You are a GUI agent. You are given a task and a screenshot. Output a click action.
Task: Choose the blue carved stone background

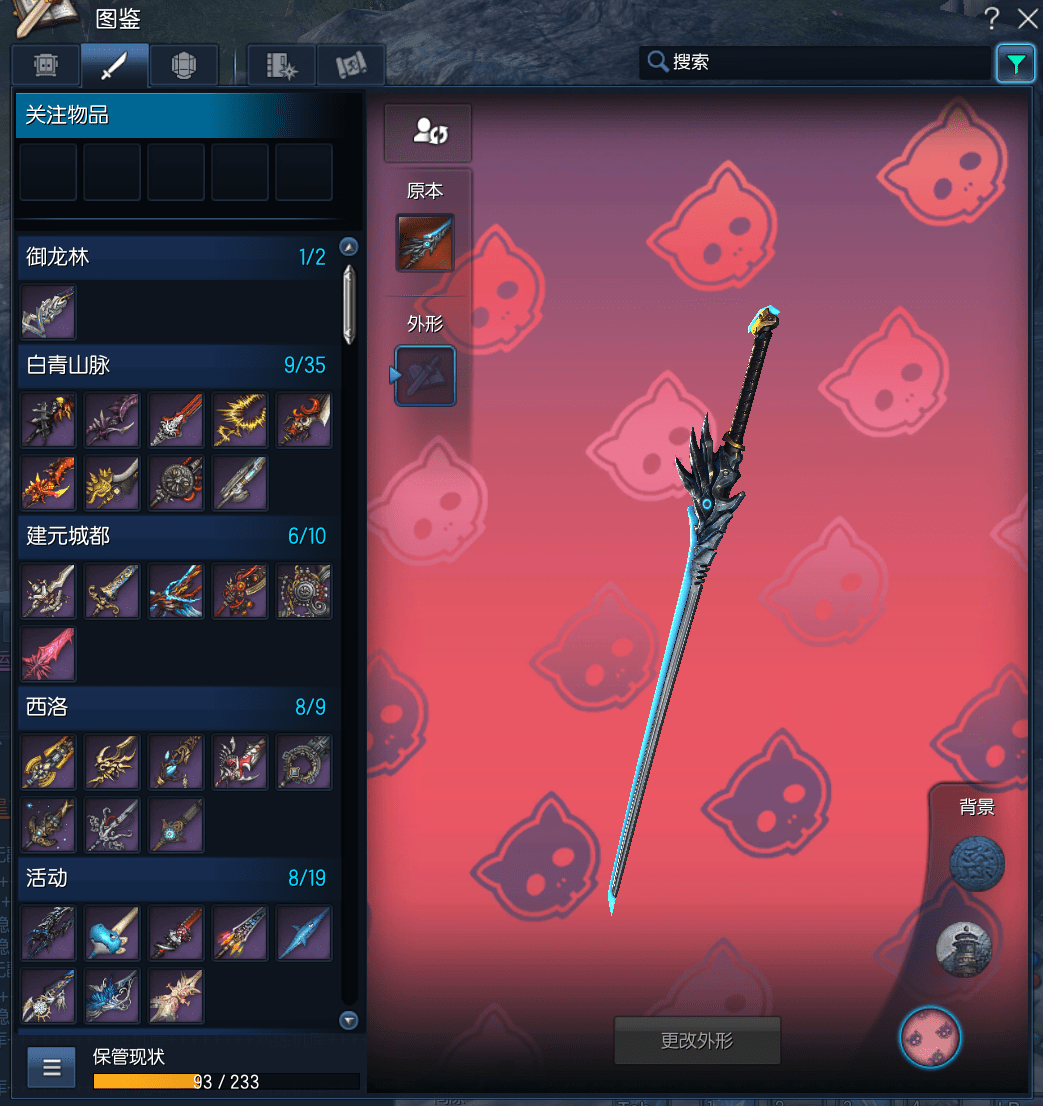[976, 865]
